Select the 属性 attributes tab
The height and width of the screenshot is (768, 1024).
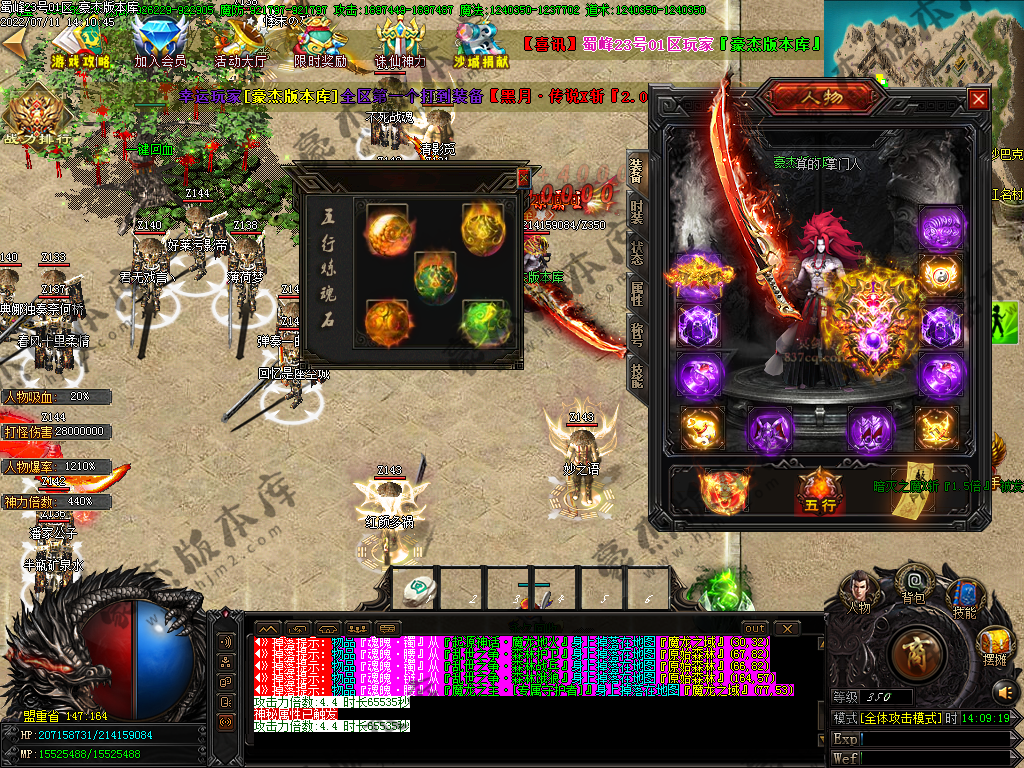(x=637, y=292)
